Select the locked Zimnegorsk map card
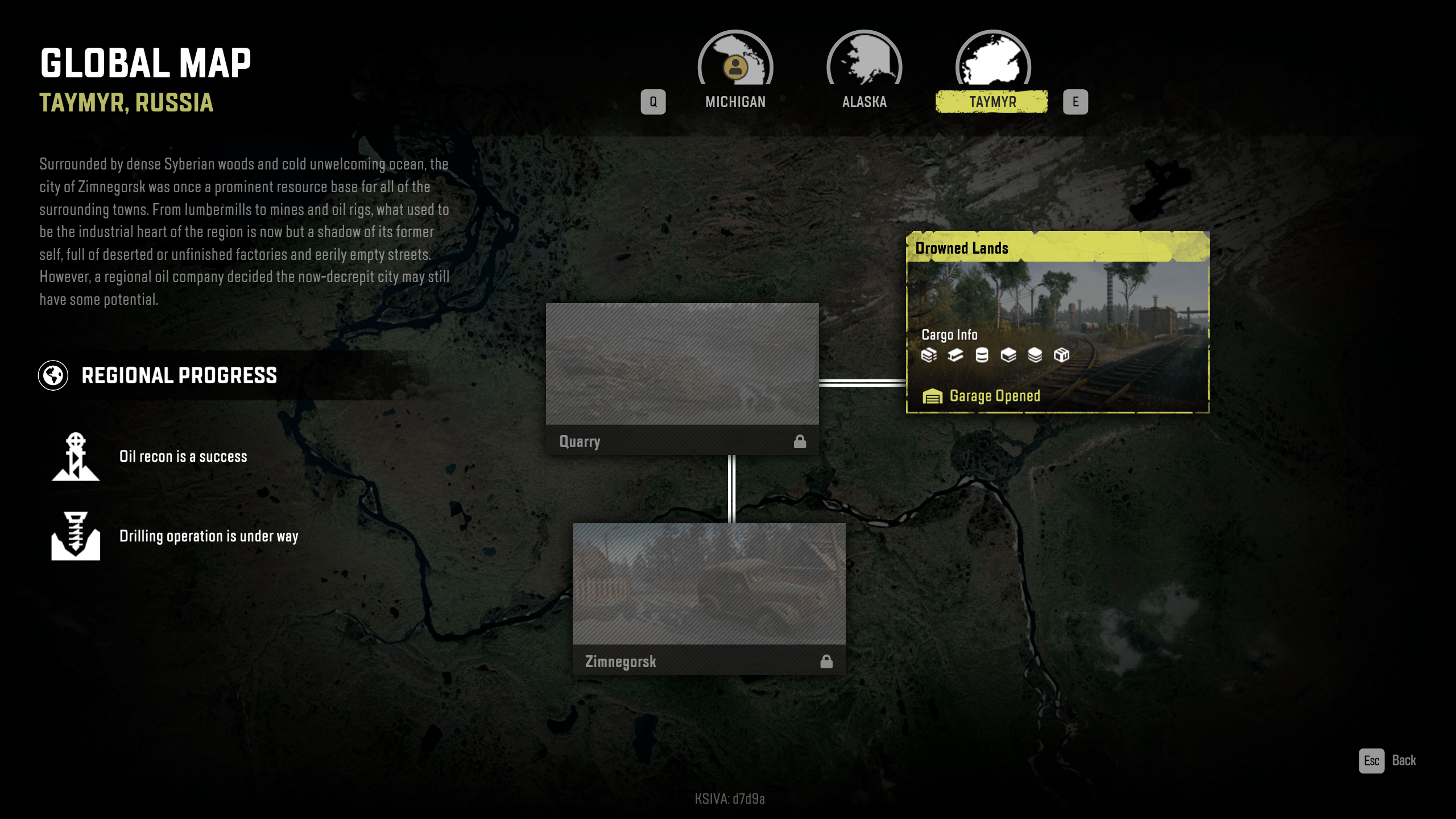The image size is (1456, 819). coord(709,598)
